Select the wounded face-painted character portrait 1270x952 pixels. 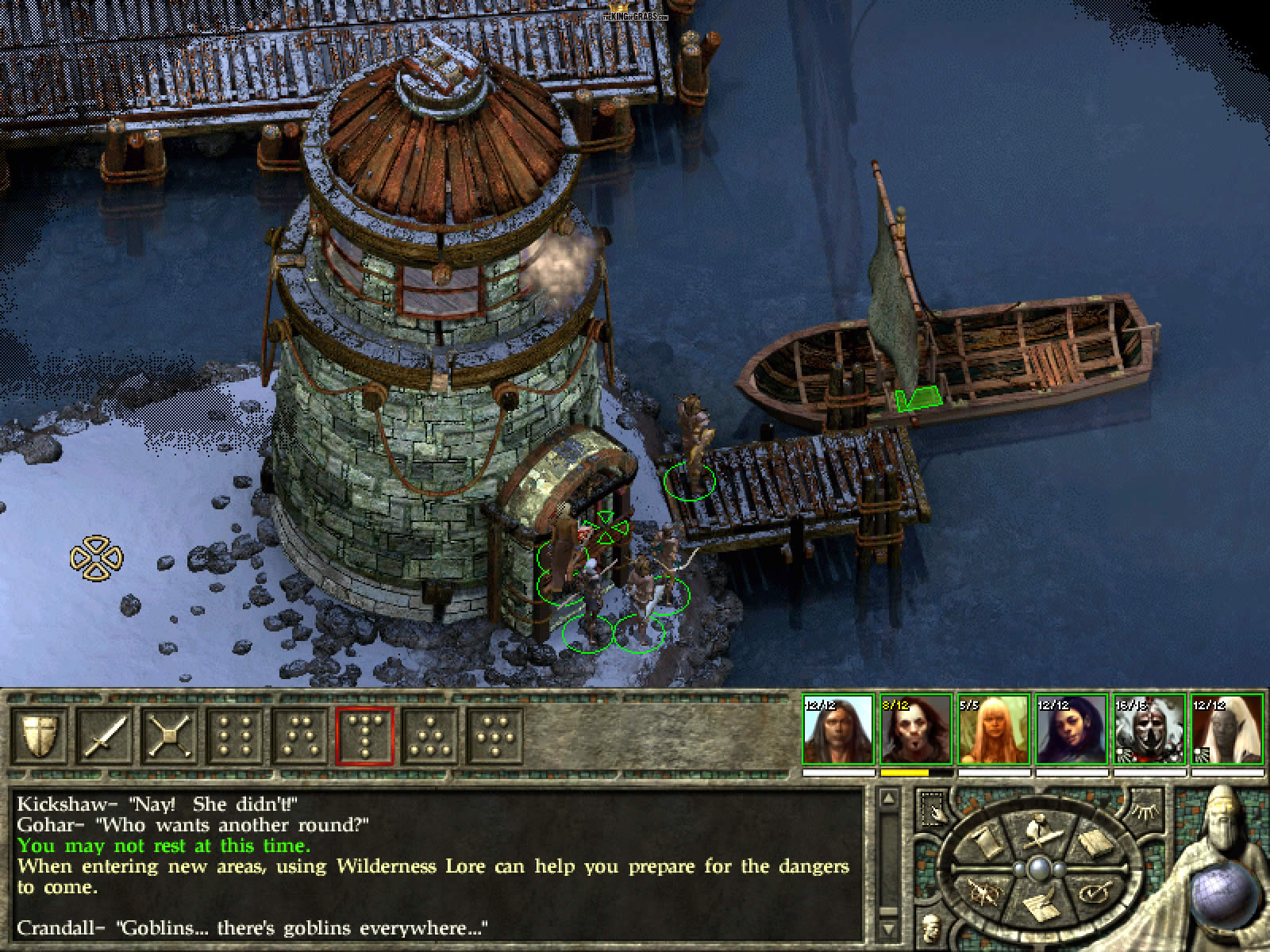[916, 730]
